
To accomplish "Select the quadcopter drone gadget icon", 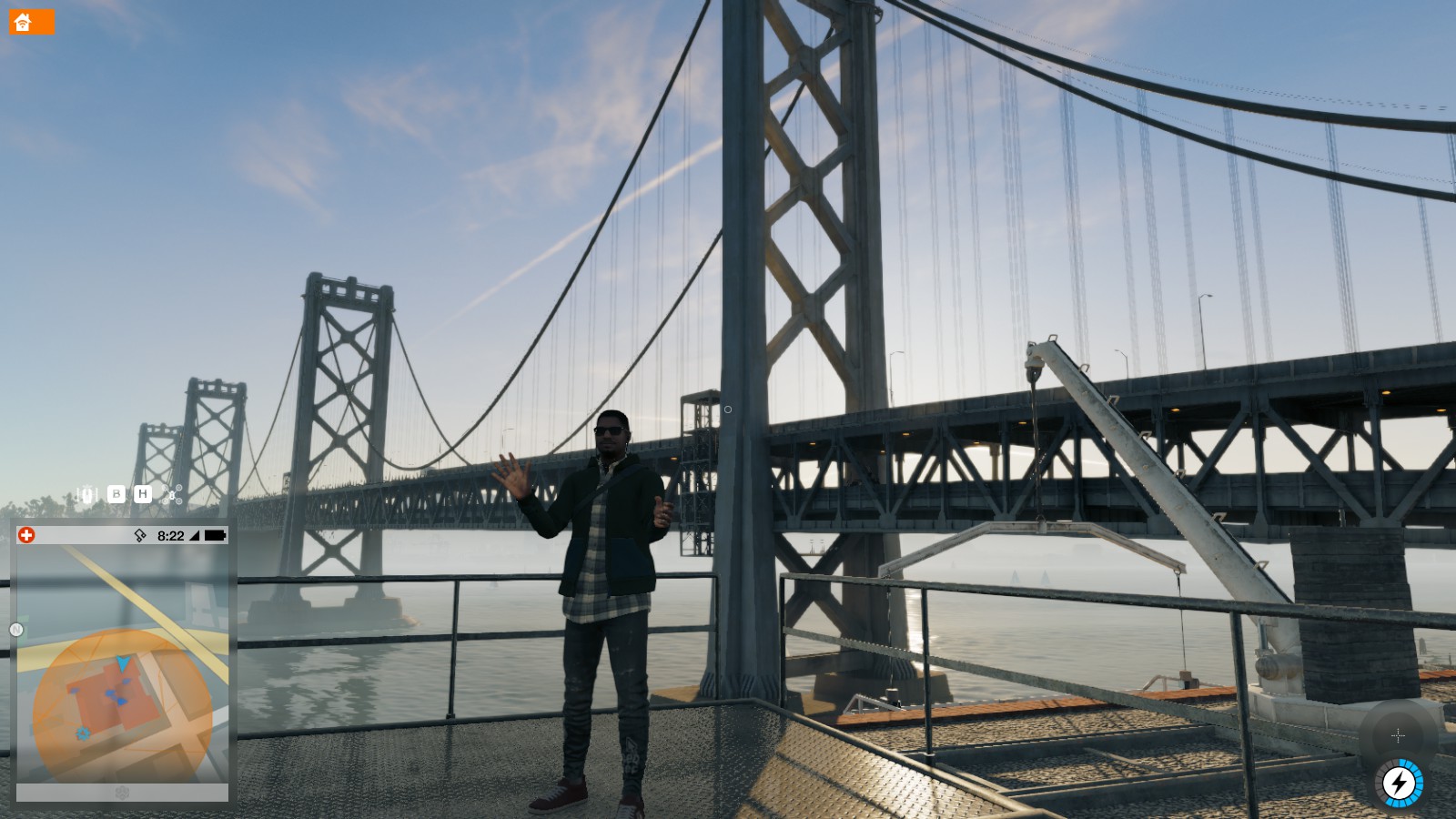I will 172,495.
